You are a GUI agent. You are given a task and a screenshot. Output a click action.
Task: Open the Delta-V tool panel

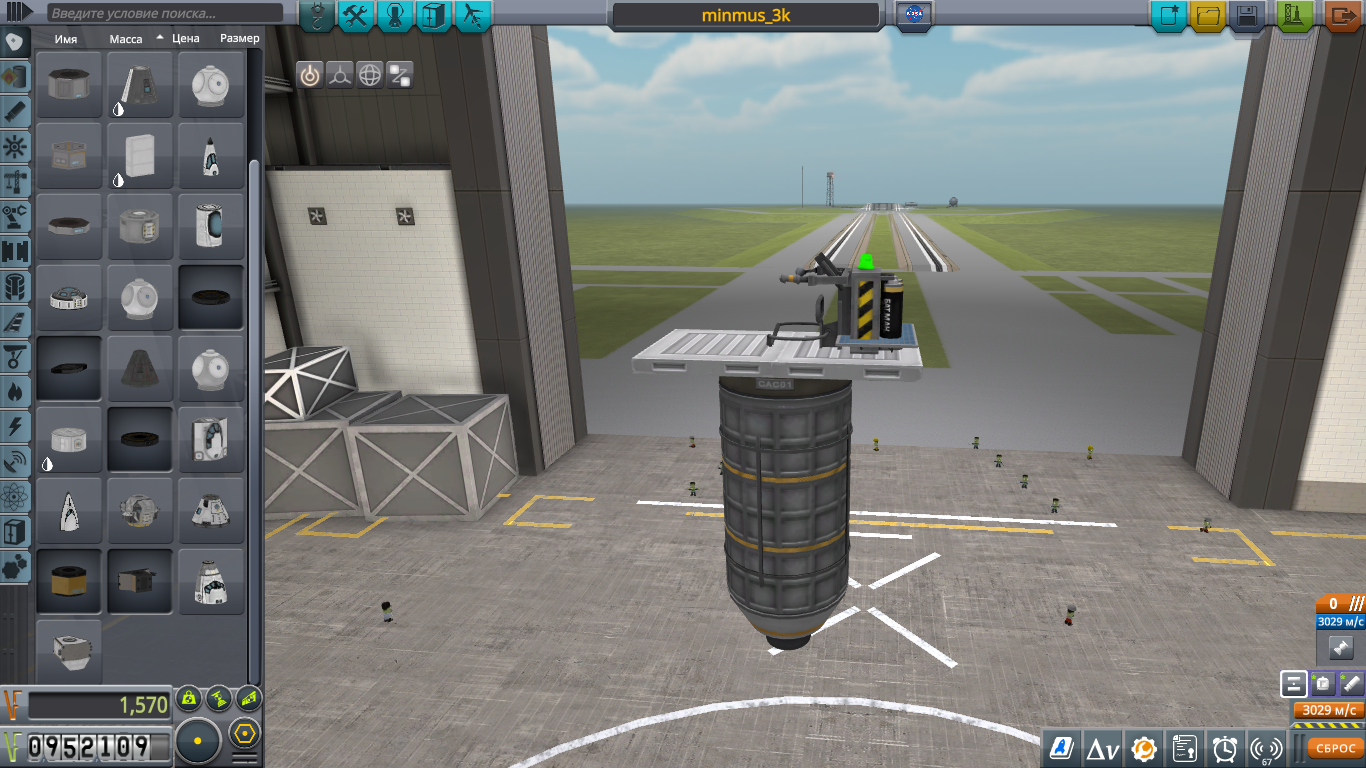[1101, 747]
